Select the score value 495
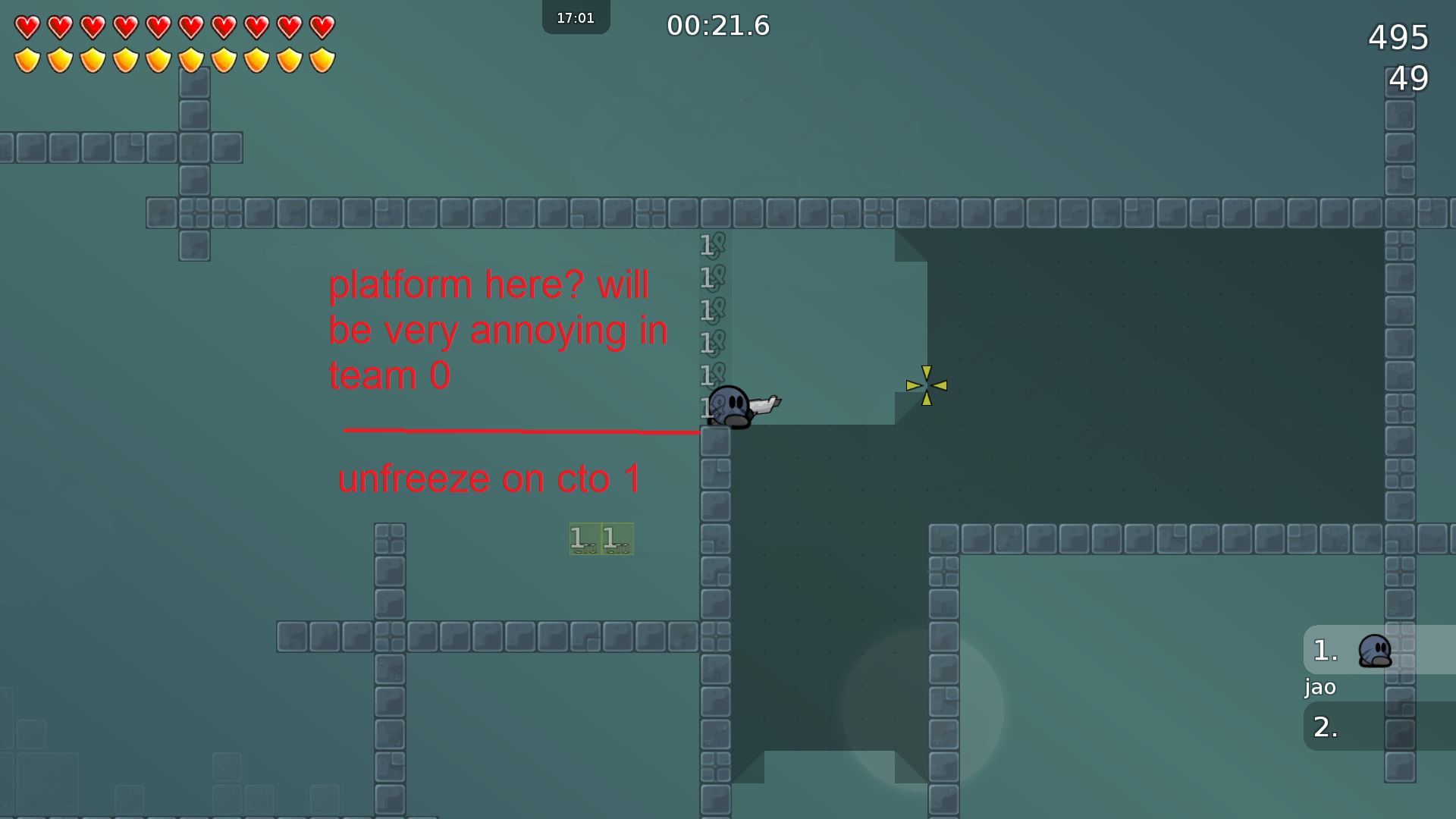 pyautogui.click(x=1398, y=36)
